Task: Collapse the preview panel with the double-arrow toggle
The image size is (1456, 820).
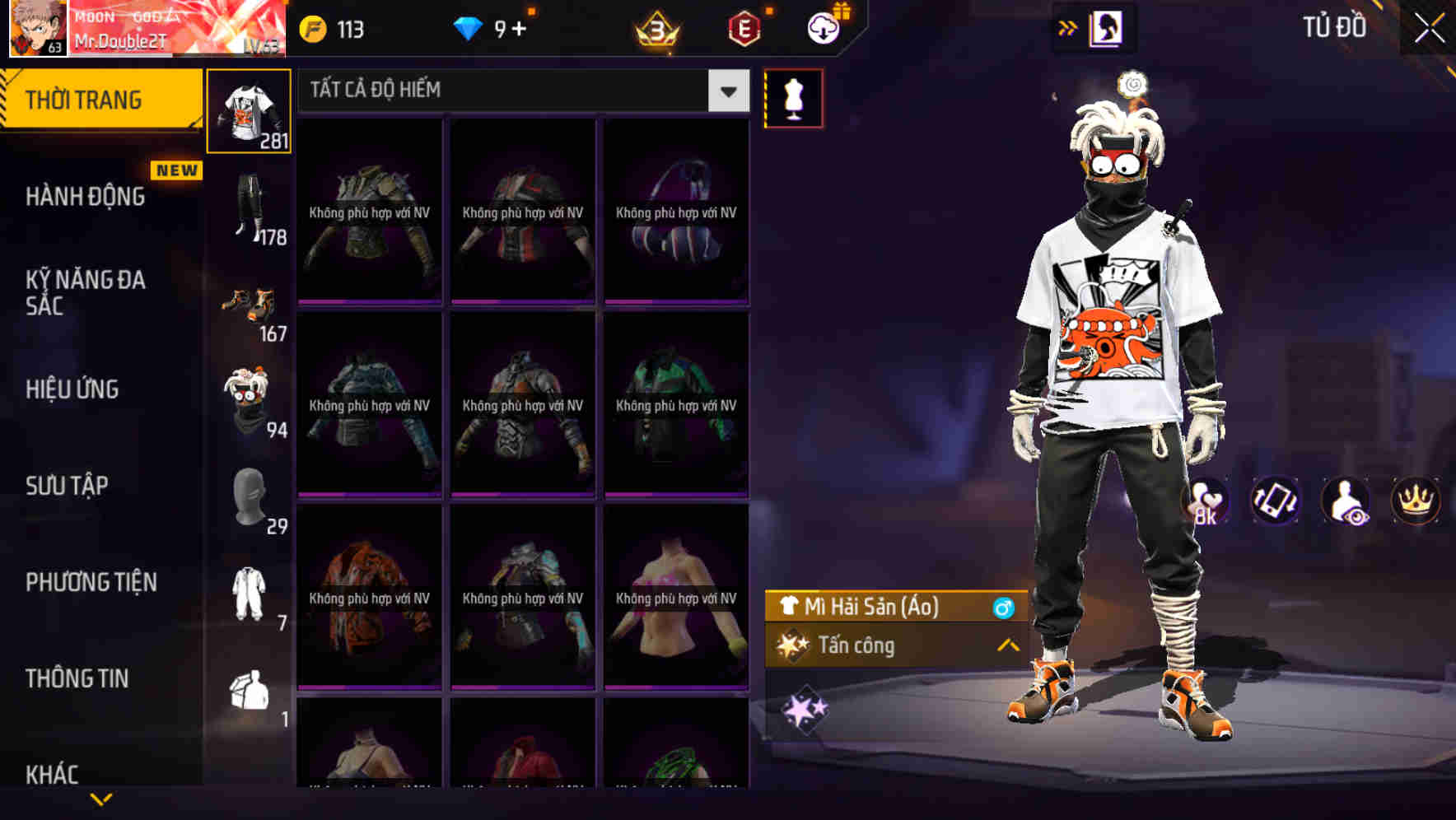Action: click(1068, 27)
